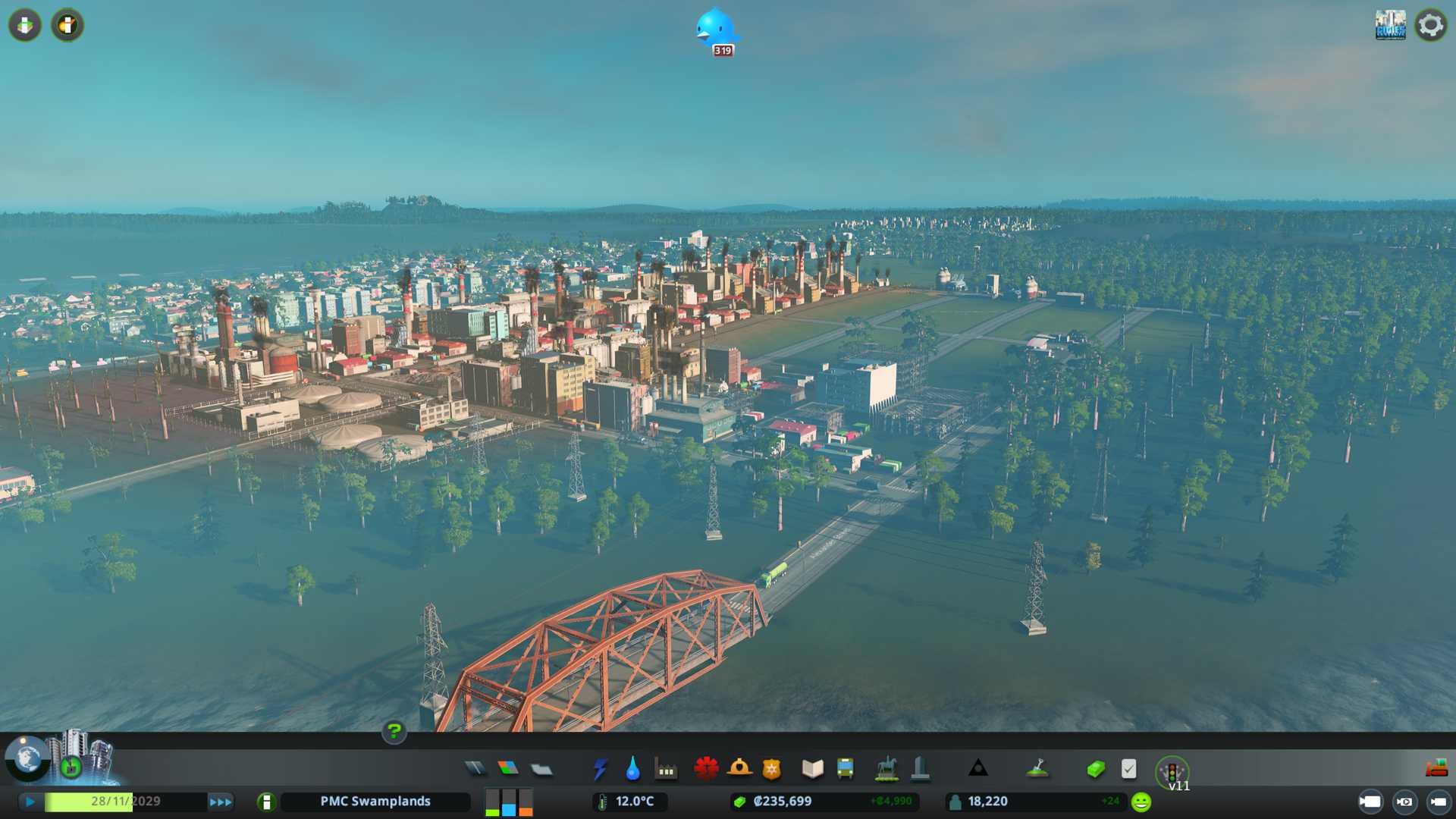This screenshot has height=819, width=1456.
Task: Open the Public Transport bus menu
Action: click(x=845, y=769)
